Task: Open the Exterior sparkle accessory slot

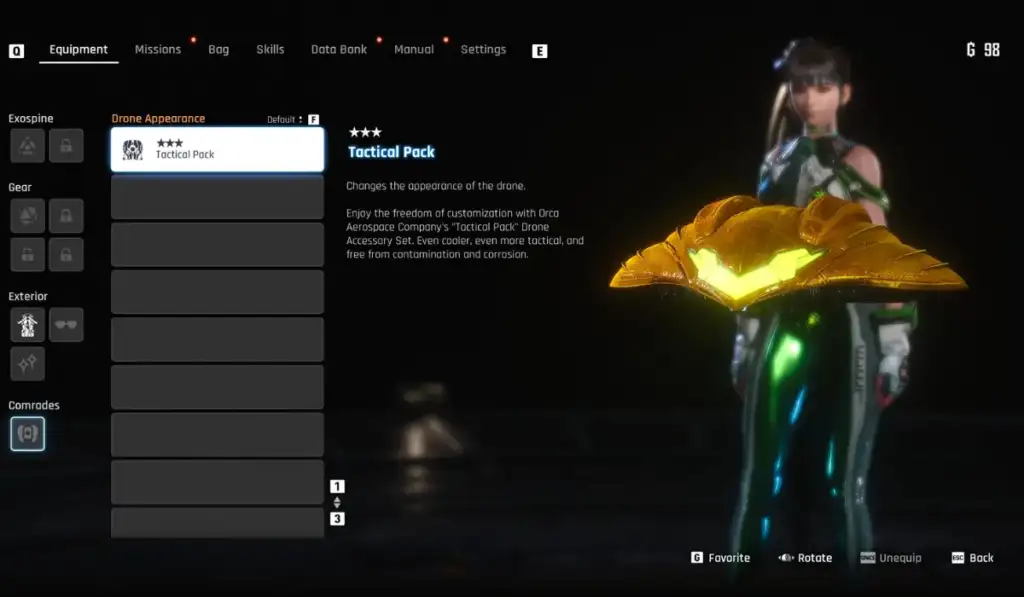Action: (x=27, y=364)
